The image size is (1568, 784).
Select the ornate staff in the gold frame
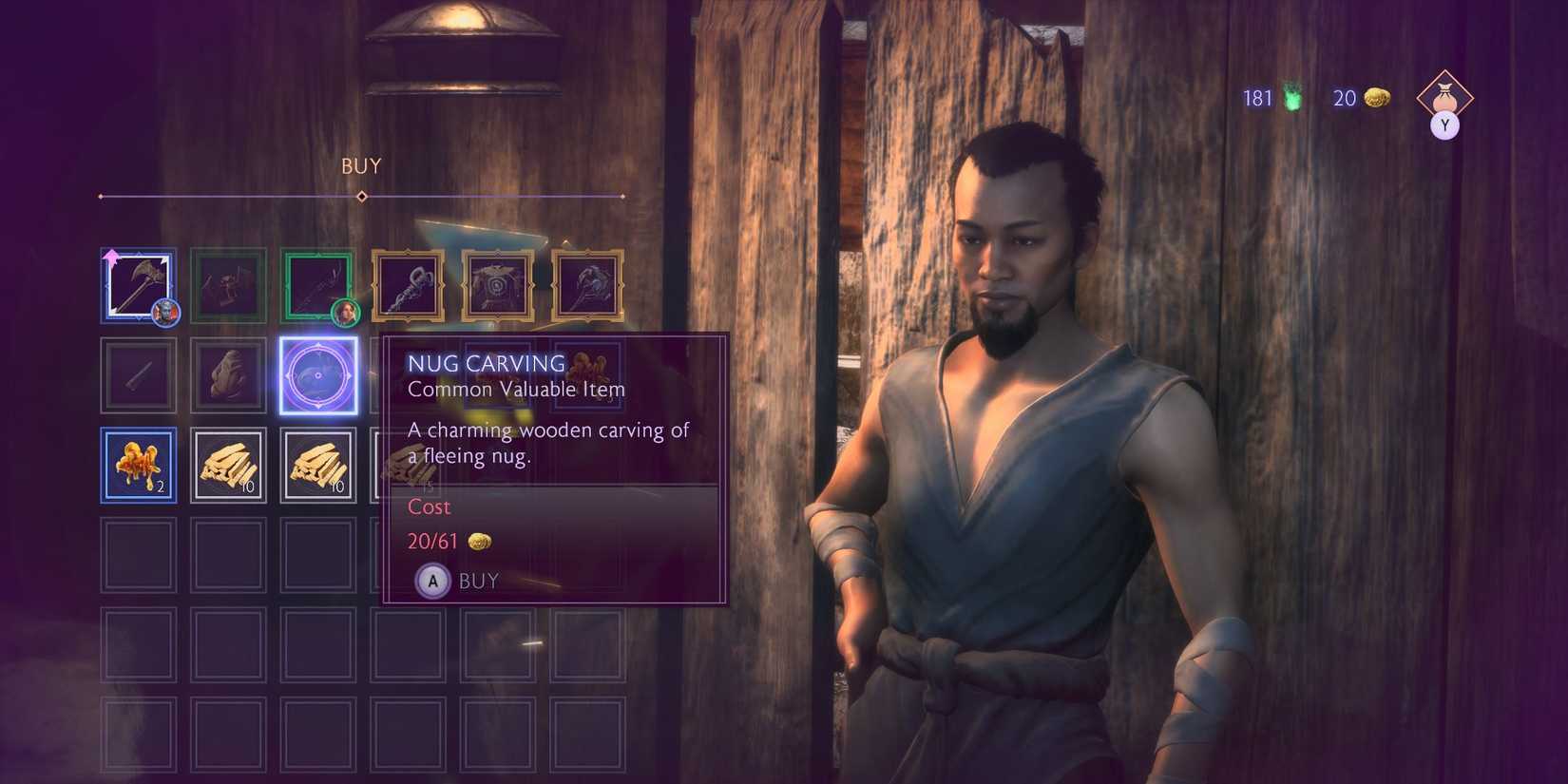tap(408, 284)
